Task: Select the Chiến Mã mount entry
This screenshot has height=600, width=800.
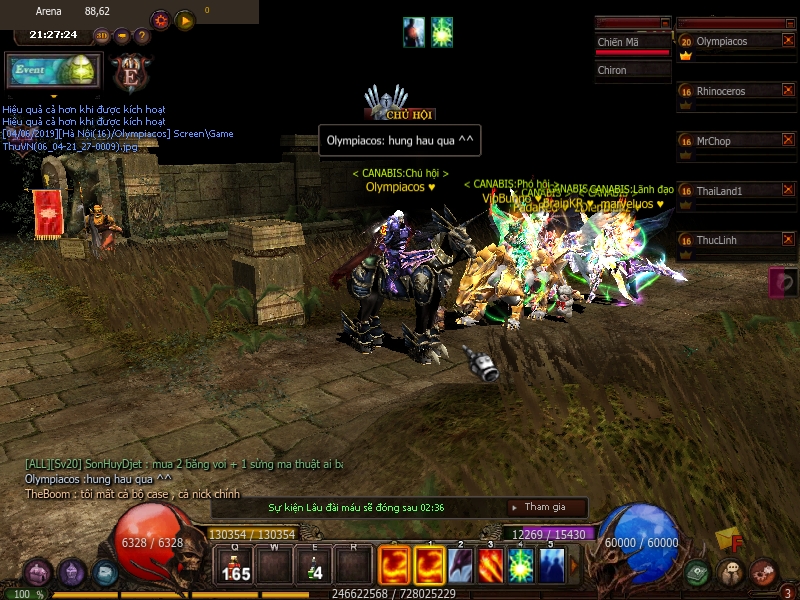Action: coord(632,43)
